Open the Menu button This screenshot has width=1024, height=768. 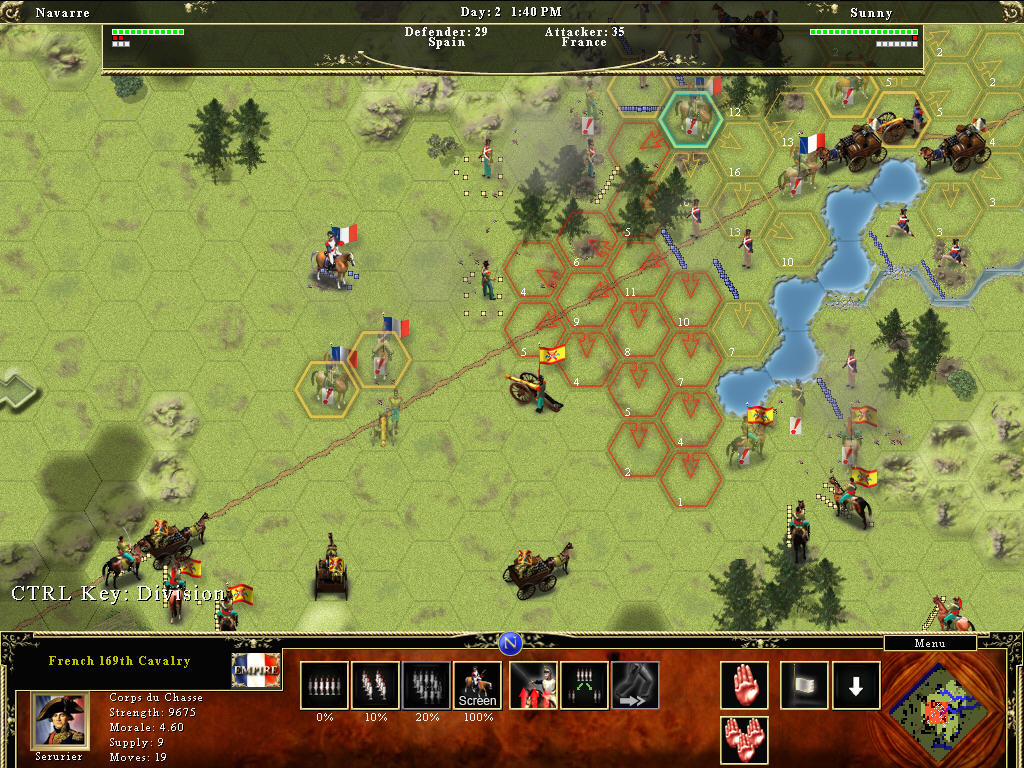point(930,644)
